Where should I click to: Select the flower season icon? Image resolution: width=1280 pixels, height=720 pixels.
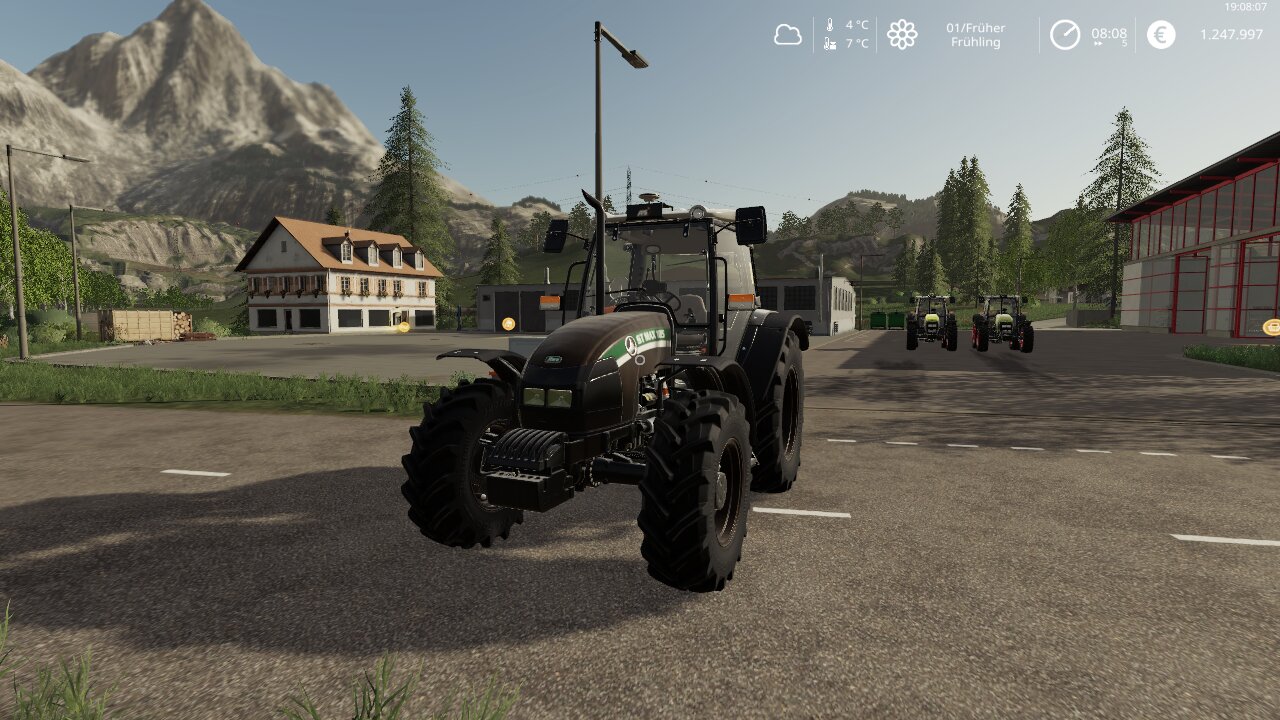tap(902, 35)
